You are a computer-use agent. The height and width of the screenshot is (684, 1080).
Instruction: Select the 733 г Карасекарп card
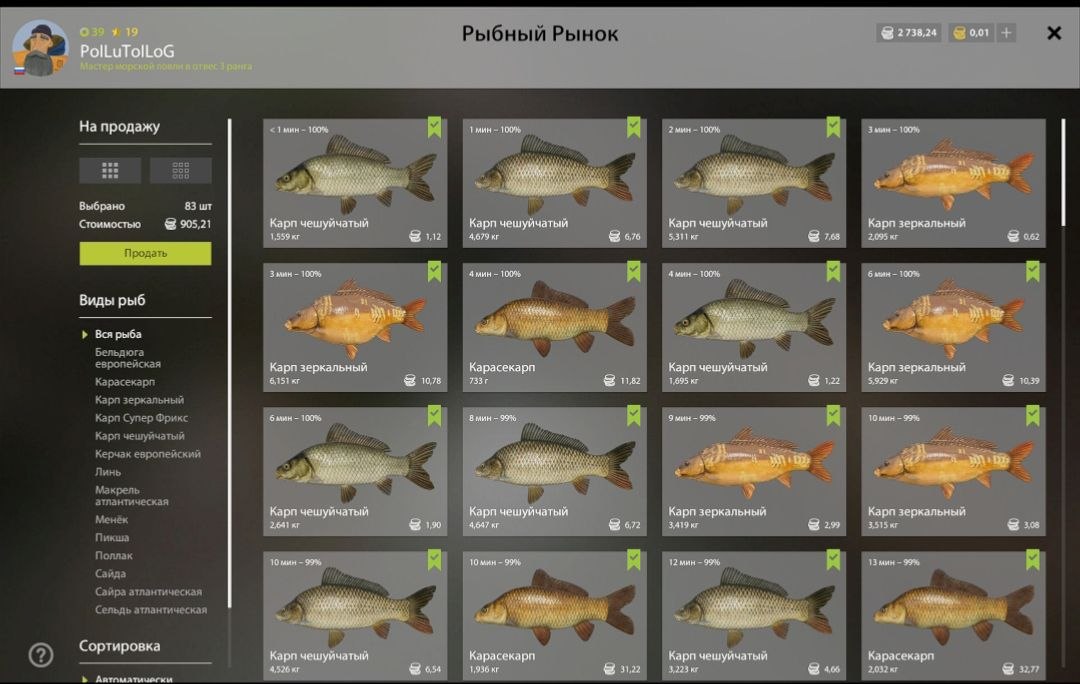554,326
